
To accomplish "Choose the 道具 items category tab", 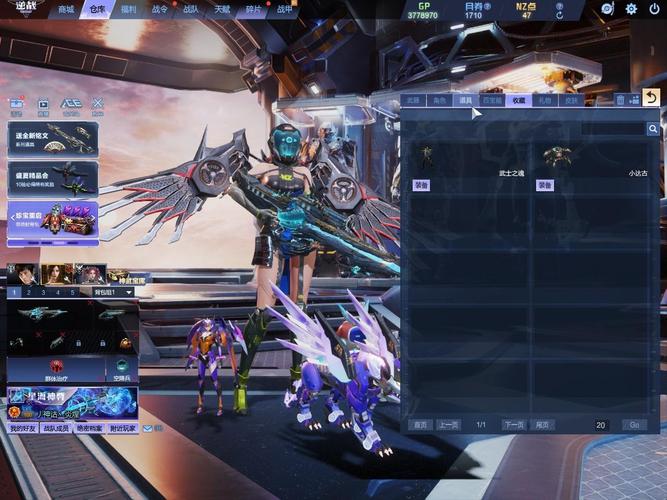I will (x=465, y=100).
